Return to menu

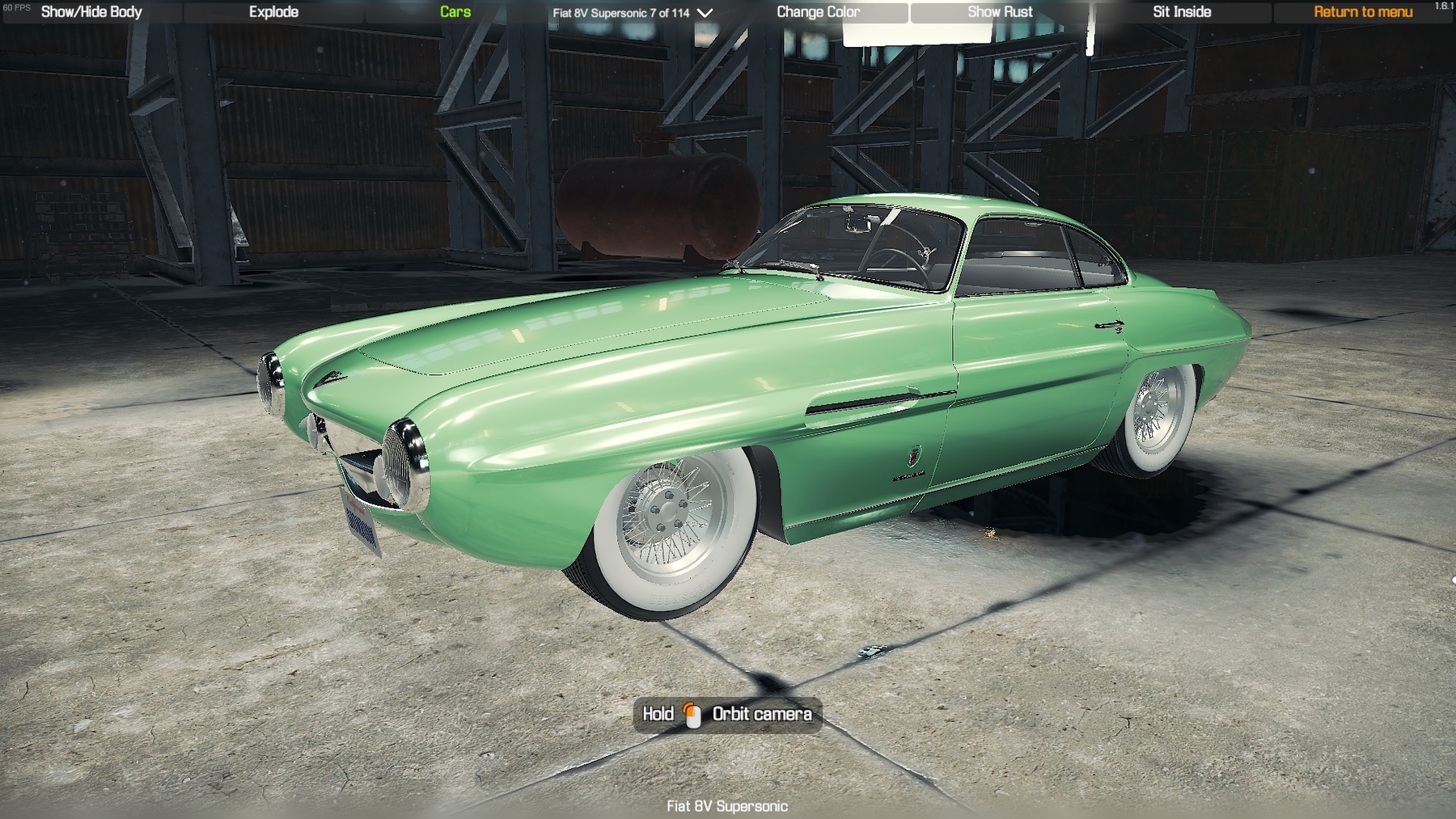tap(1363, 12)
